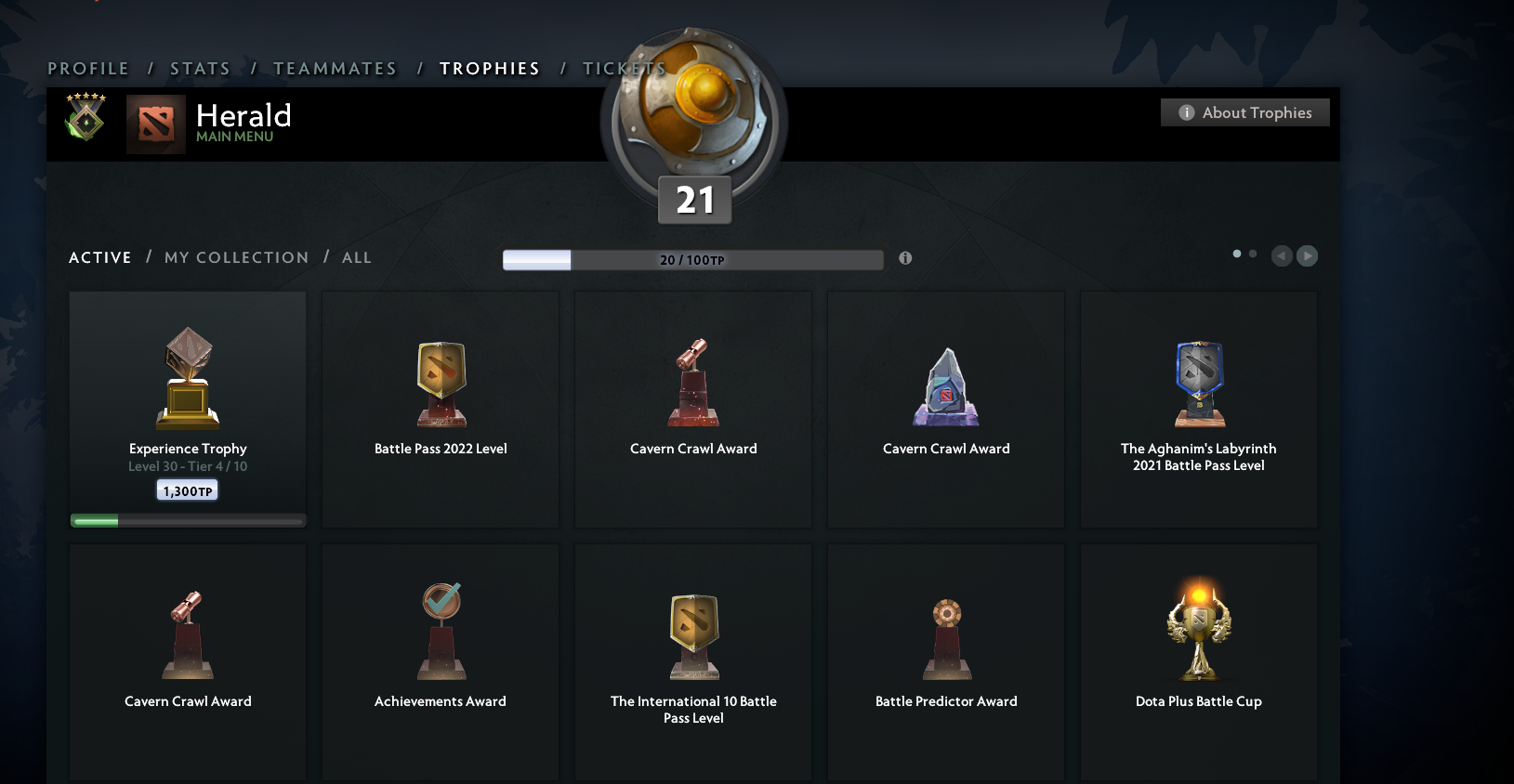Viewport: 1514px width, 784px height.
Task: Switch to the TEAMMATES tab
Action: [335, 68]
